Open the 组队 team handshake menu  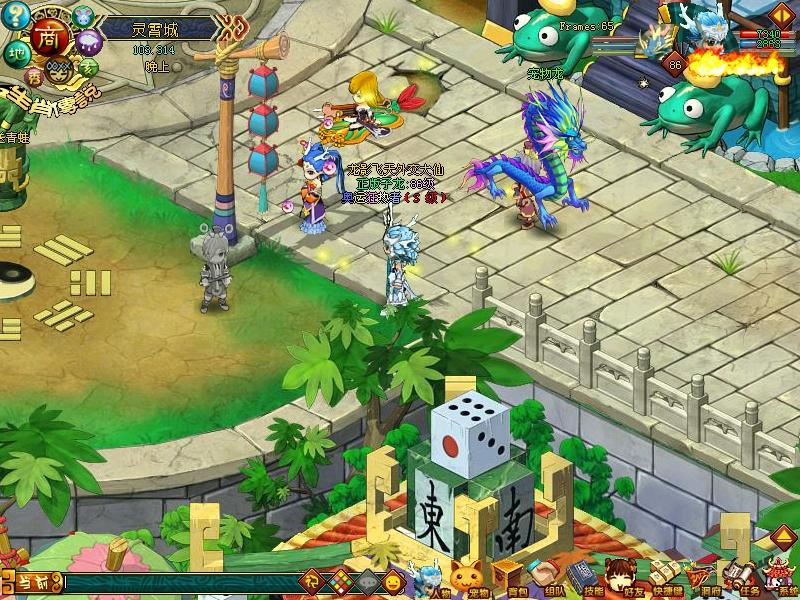(544, 578)
